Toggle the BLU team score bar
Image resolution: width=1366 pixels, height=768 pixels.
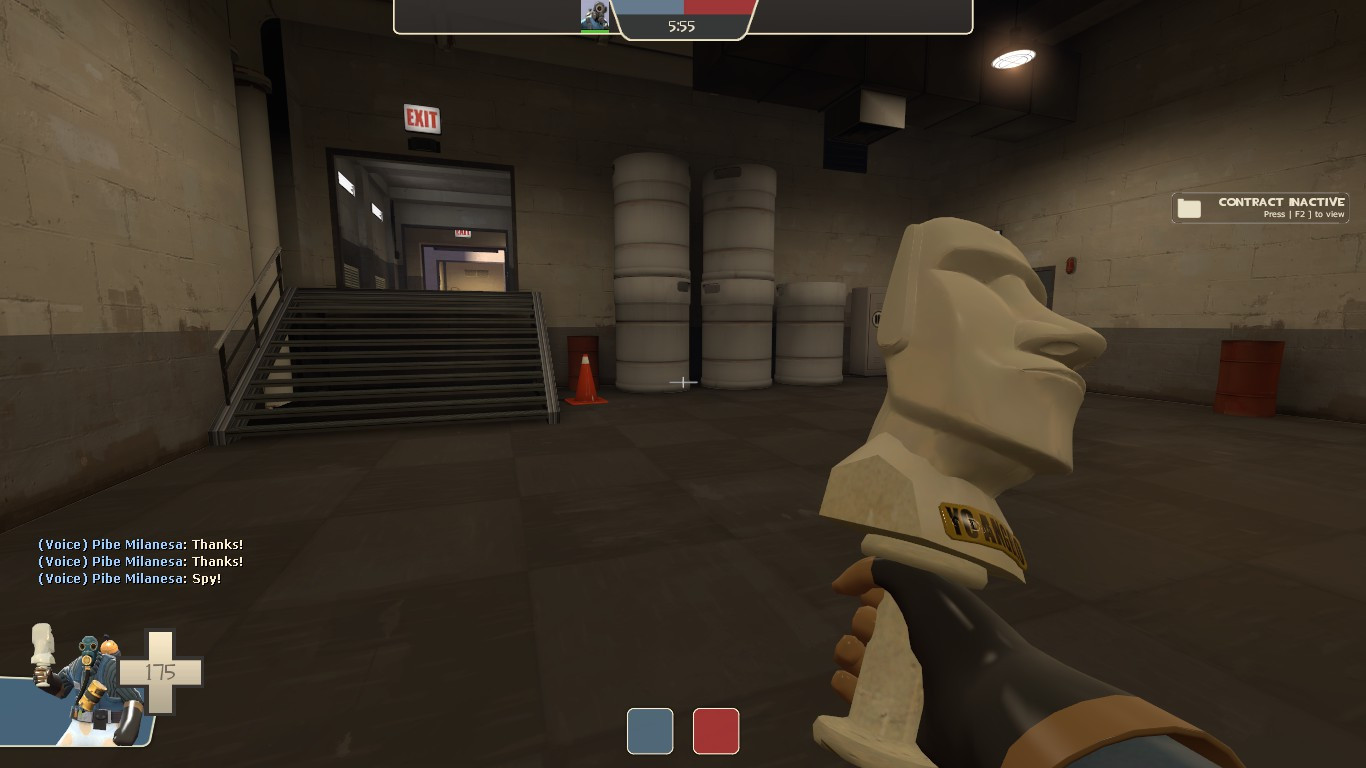650,5
